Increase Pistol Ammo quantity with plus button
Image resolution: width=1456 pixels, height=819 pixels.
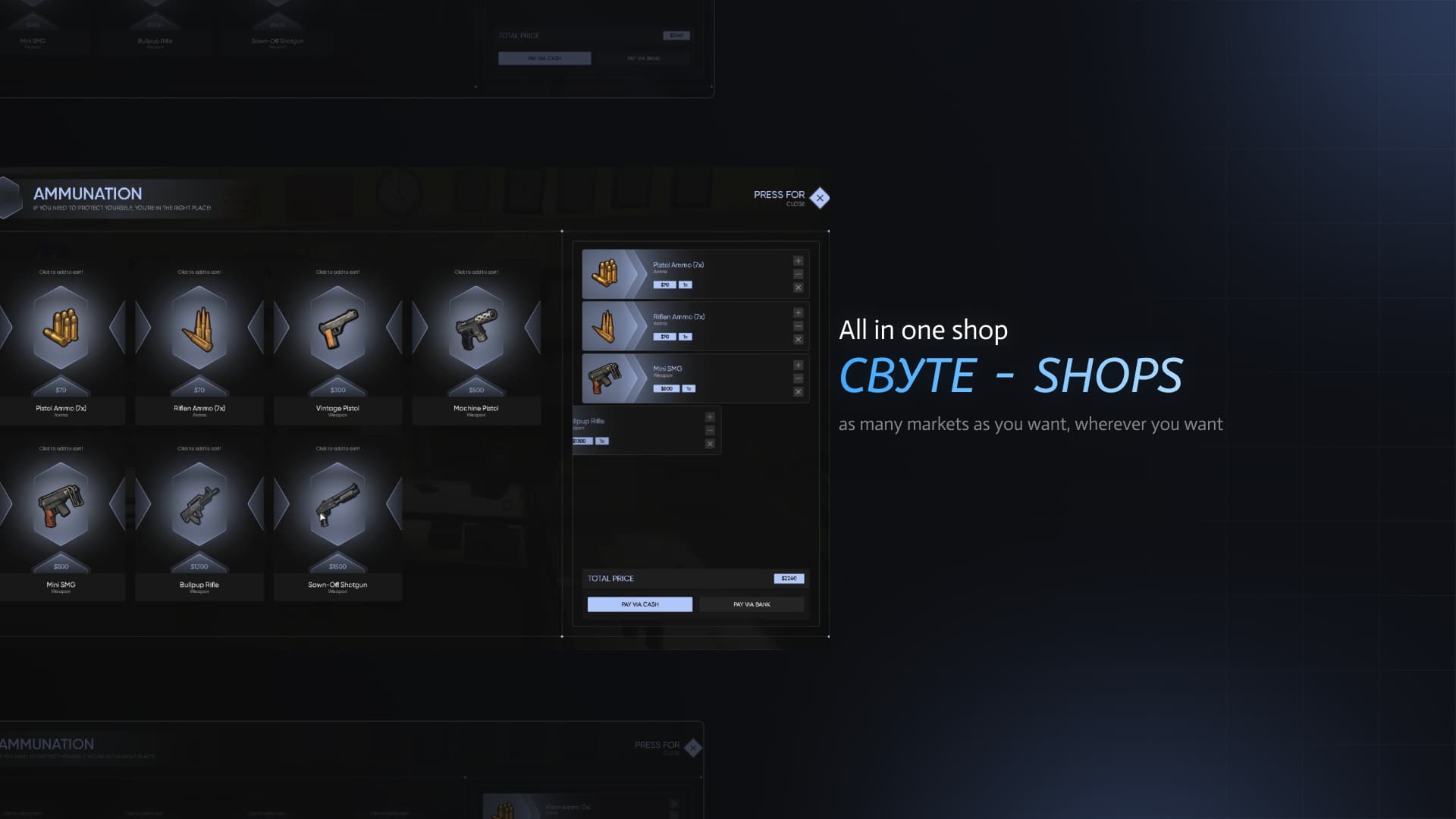point(798,260)
